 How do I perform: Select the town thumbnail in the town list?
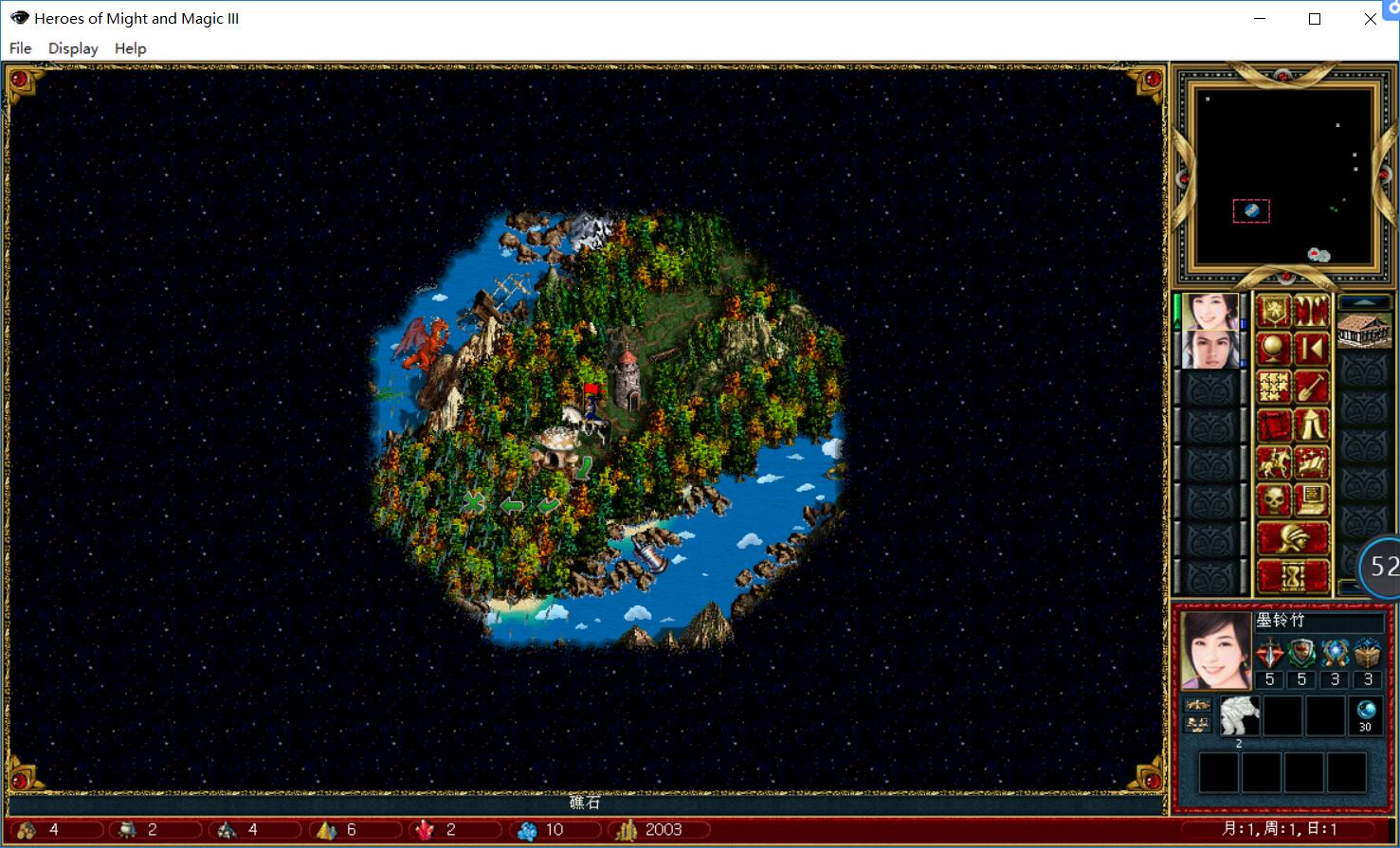point(1363,331)
